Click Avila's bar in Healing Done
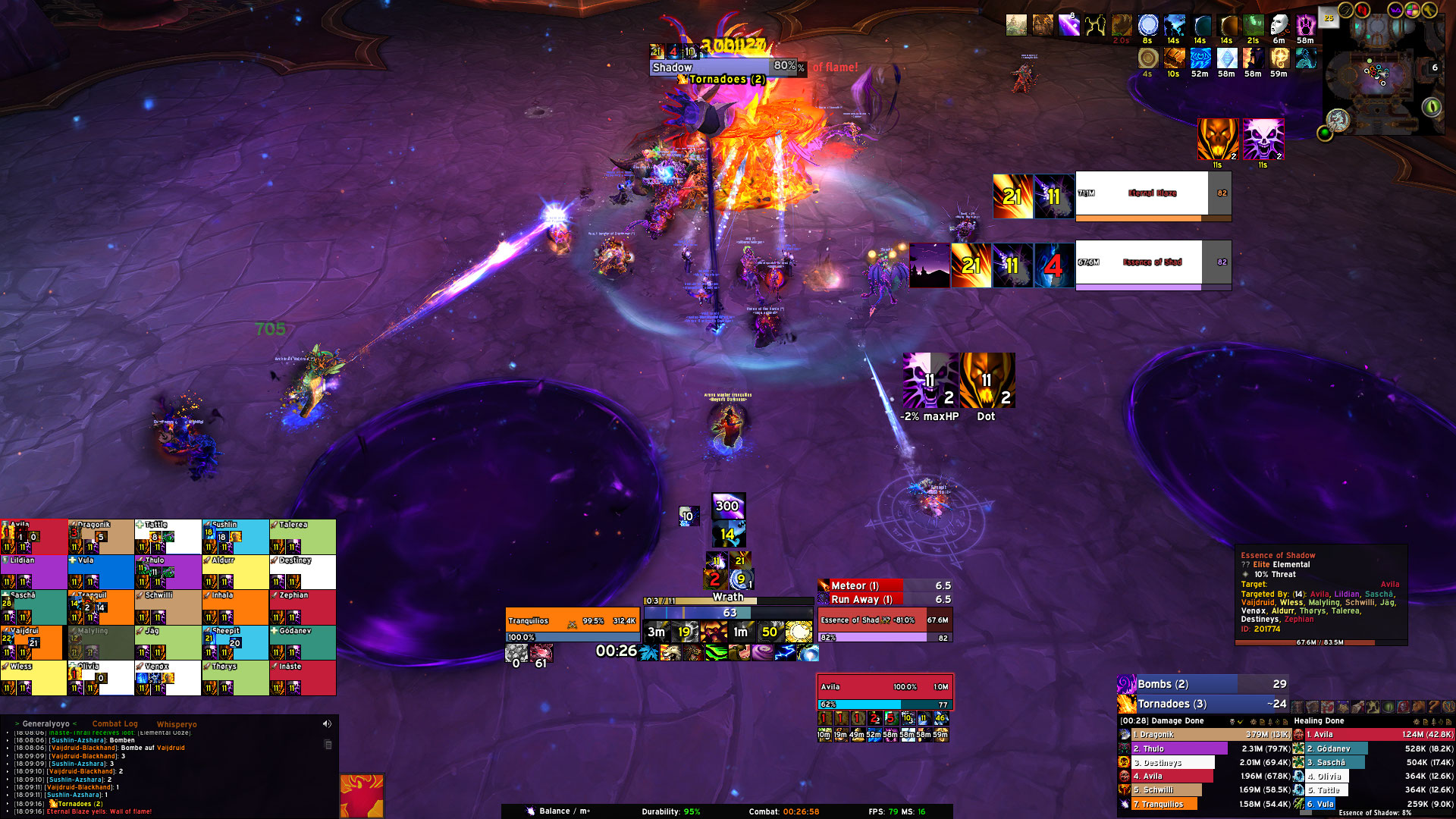The width and height of the screenshot is (1456, 819). pos(1373,735)
